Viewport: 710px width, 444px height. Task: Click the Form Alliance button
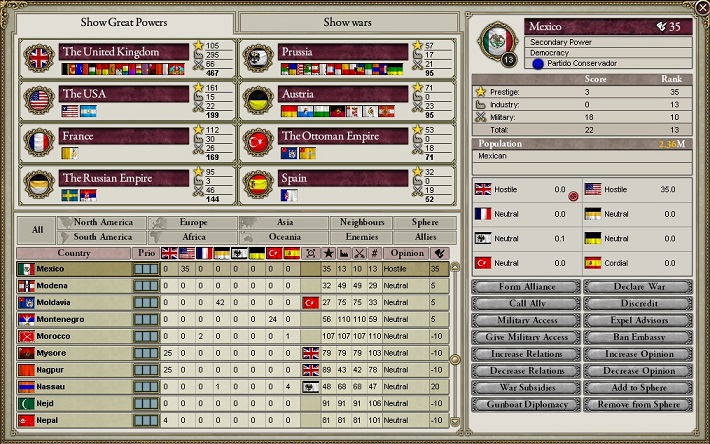point(526,287)
